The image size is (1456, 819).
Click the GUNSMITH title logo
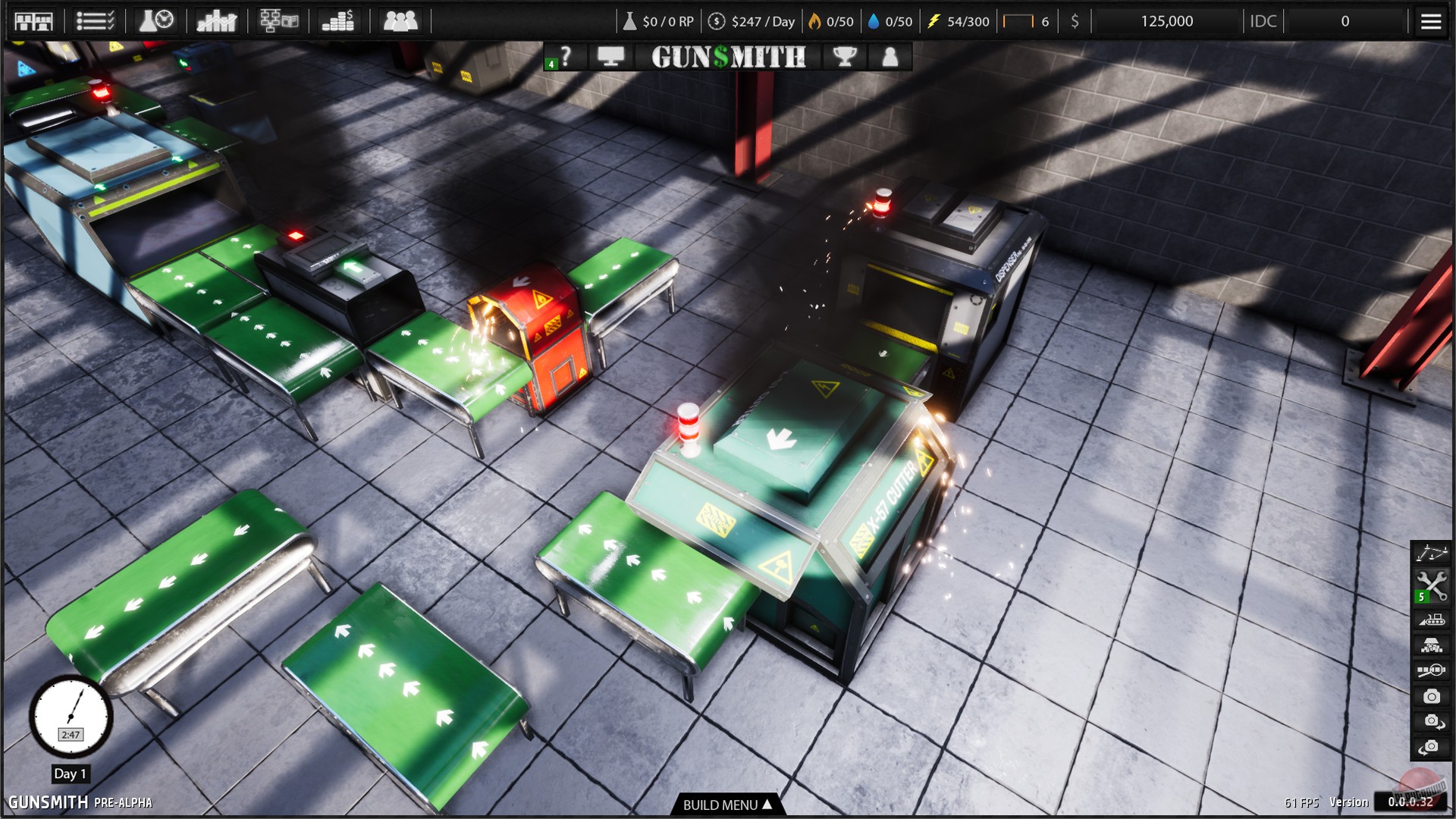[x=727, y=57]
